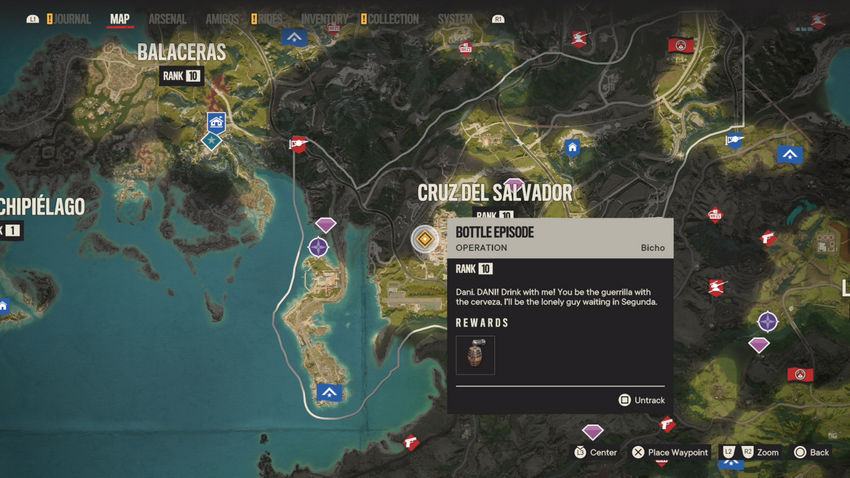Open the System tab
The image size is (850, 478).
[x=455, y=18]
